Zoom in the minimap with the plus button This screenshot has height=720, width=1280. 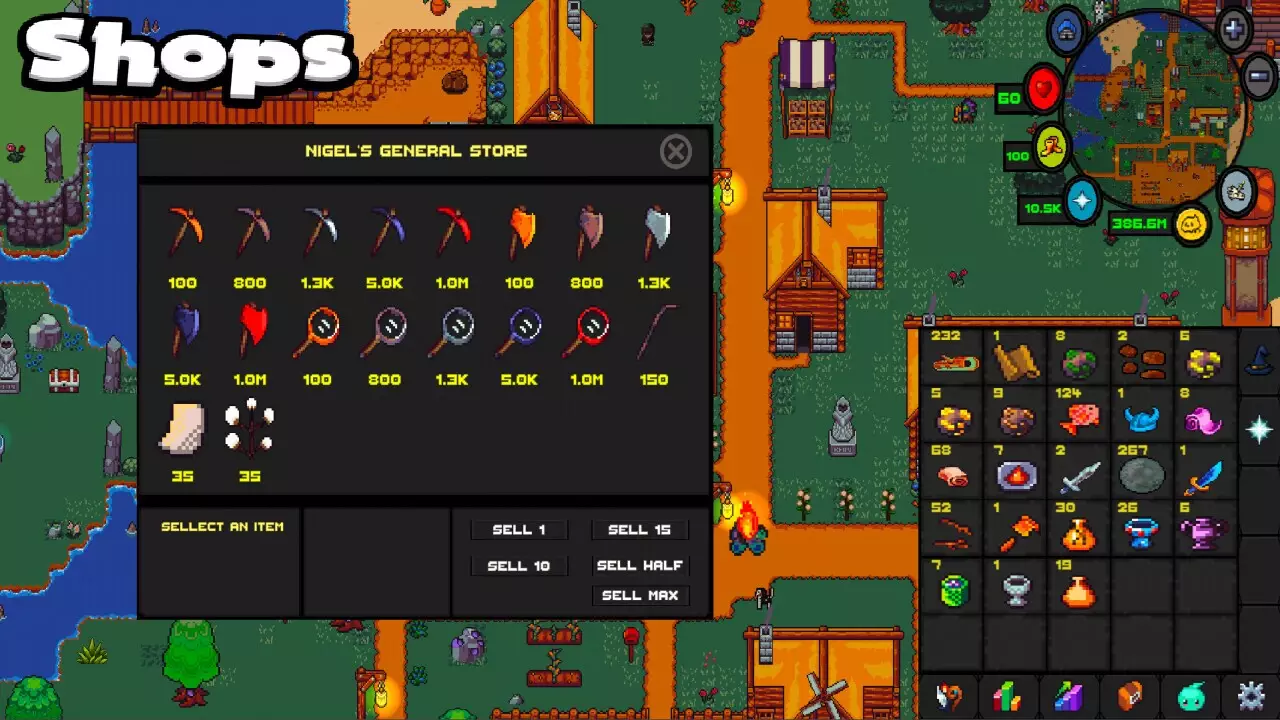tap(1233, 27)
